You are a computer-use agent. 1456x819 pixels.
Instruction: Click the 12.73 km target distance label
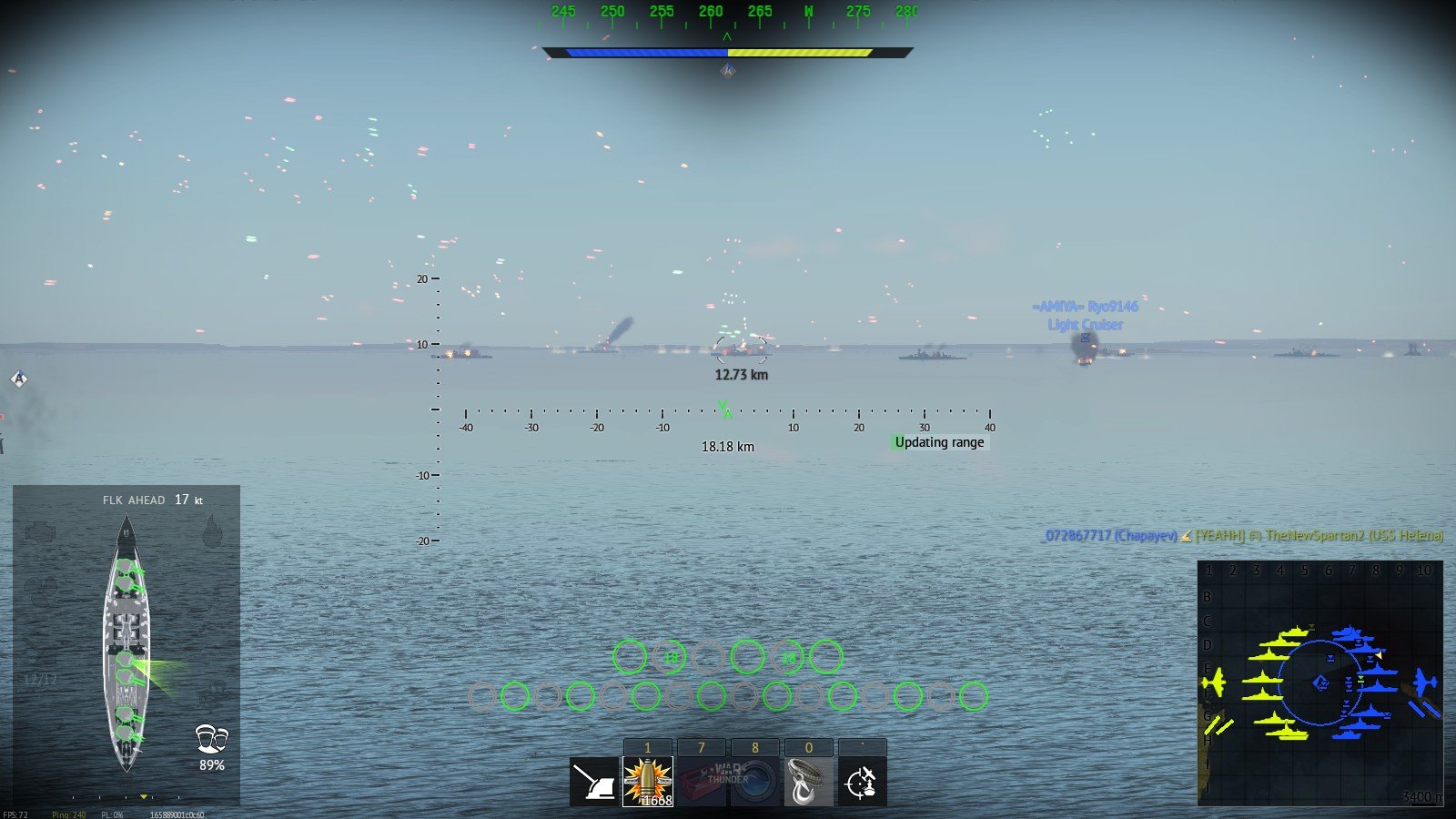pos(740,373)
